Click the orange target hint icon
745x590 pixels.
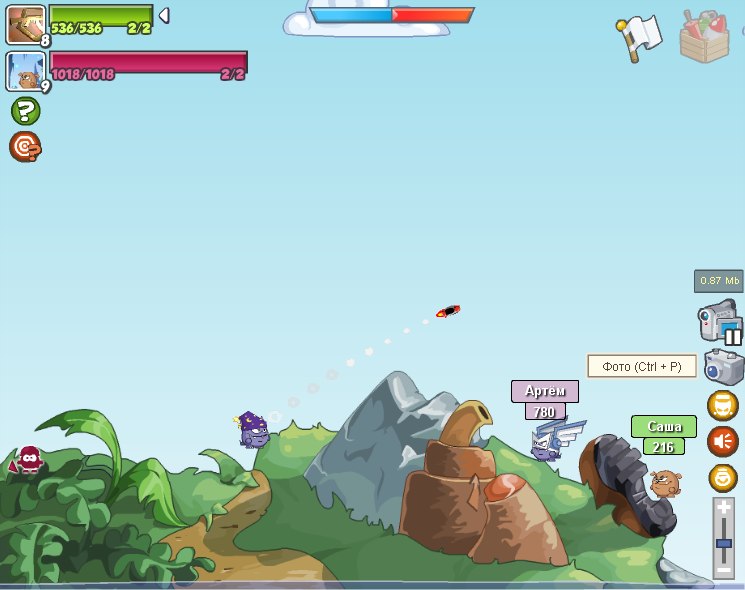point(25,147)
